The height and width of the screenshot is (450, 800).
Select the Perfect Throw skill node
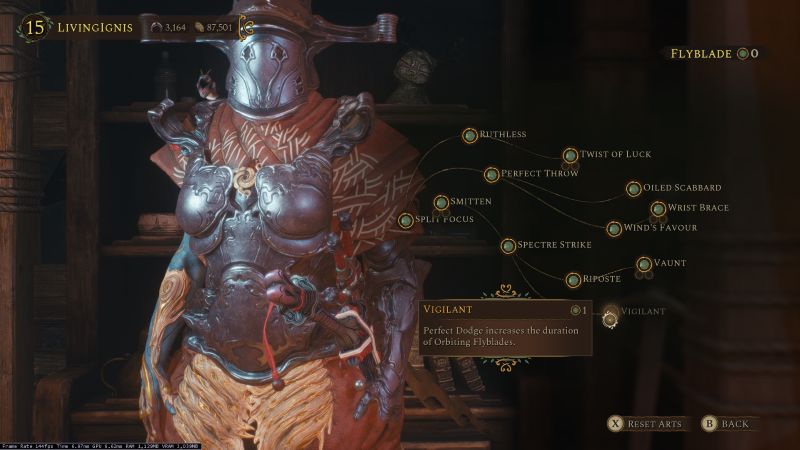click(x=492, y=175)
